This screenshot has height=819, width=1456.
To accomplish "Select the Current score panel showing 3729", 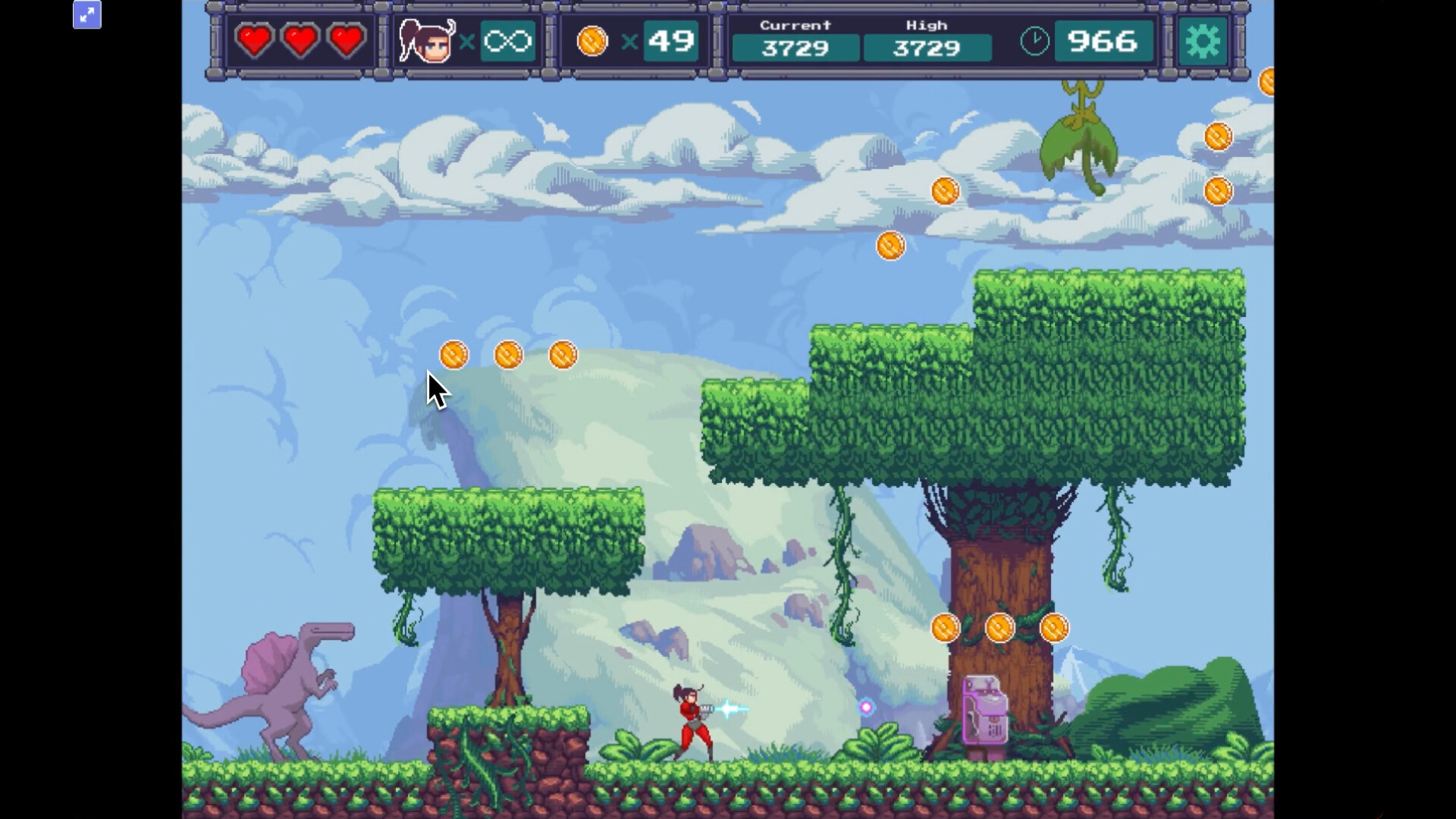I will [x=795, y=48].
